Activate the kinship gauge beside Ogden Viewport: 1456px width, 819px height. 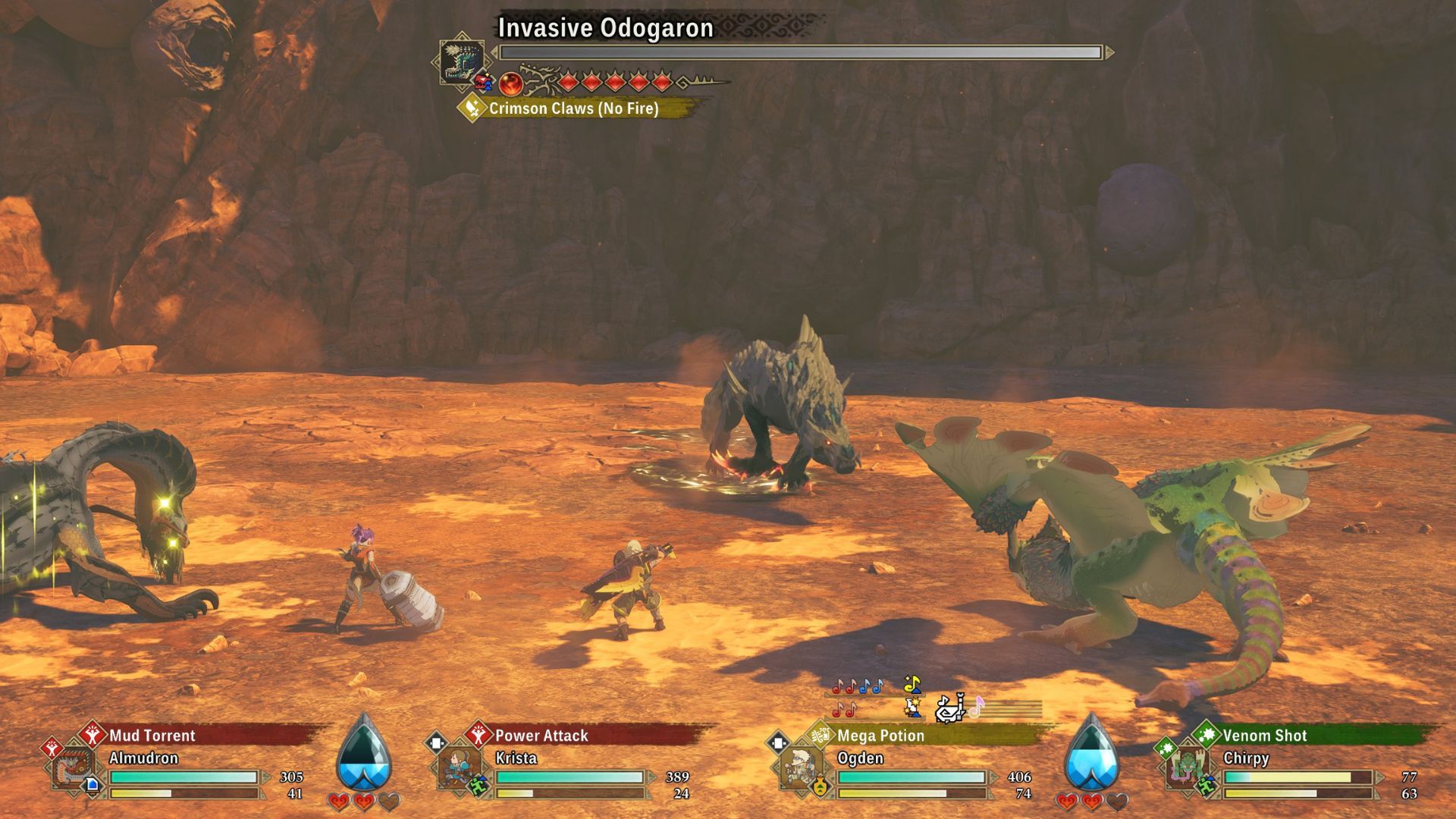pos(1091,755)
